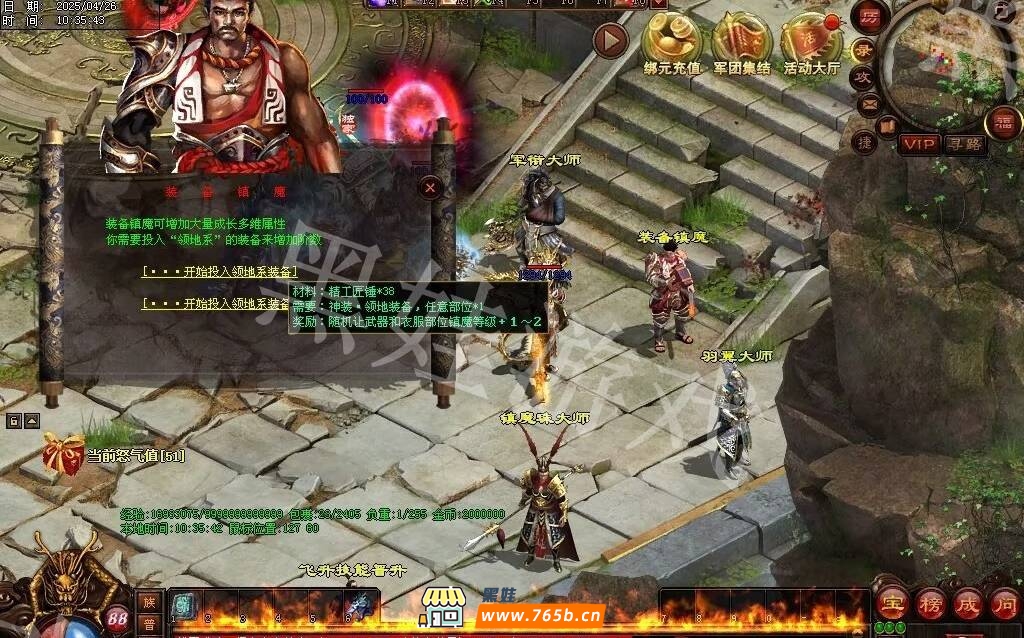Open the mail envelope icon
This screenshot has height=638, width=1024.
[869, 103]
